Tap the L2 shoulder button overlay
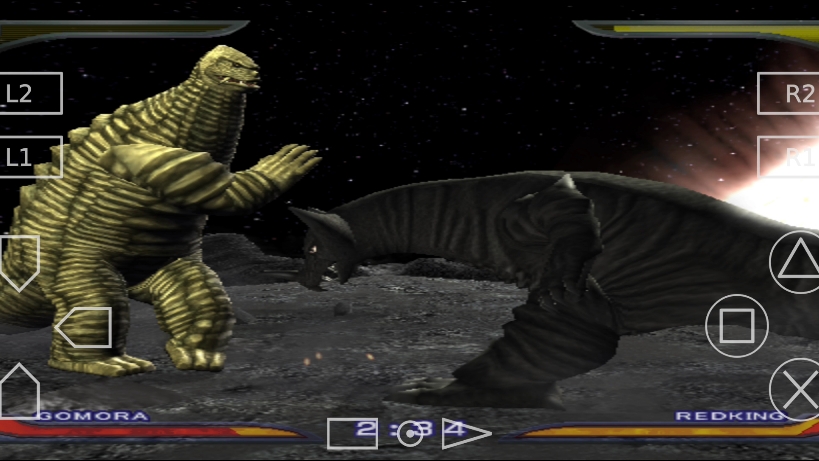 pyautogui.click(x=30, y=94)
